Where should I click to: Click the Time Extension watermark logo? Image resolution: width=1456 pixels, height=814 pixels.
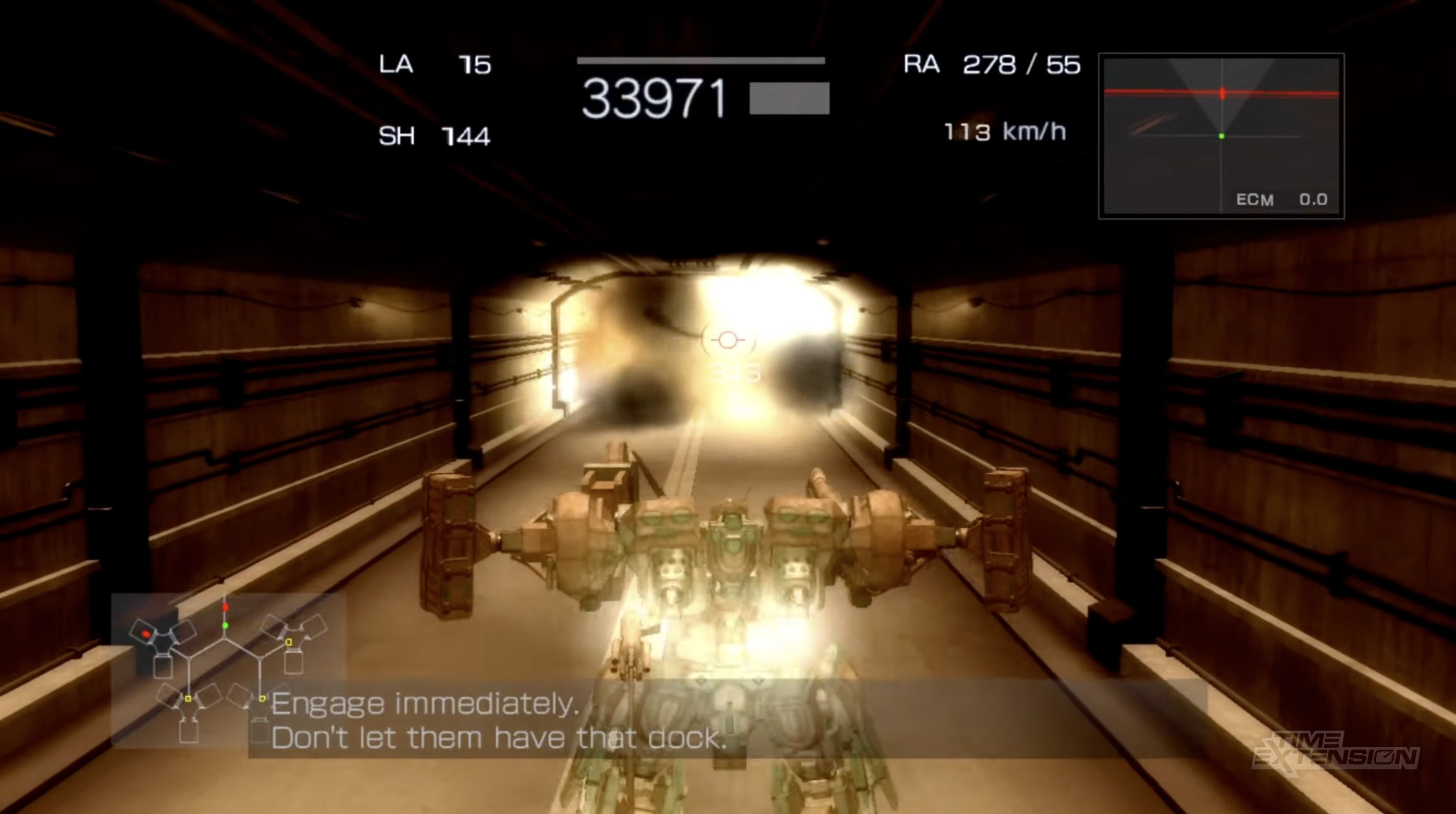pos(1335,751)
